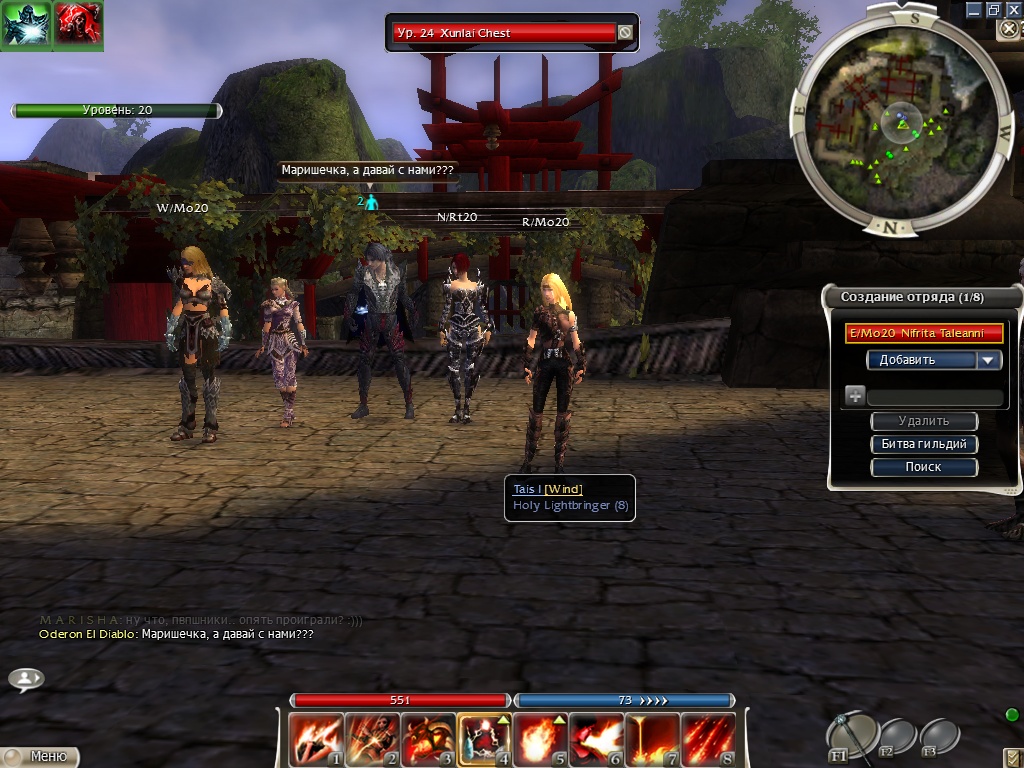Open the Меню button

coord(40,757)
